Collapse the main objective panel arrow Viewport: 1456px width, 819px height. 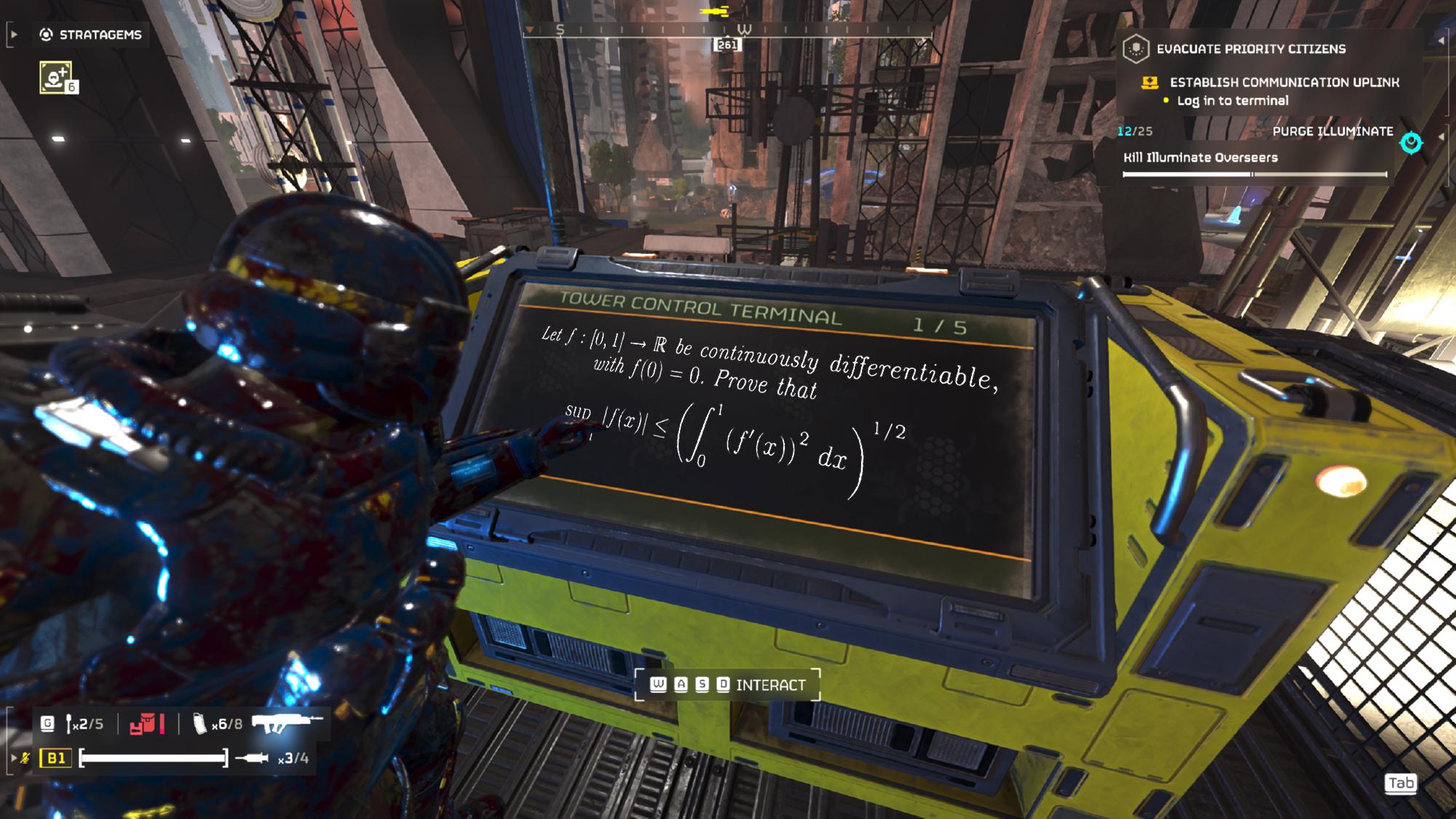(1441, 41)
